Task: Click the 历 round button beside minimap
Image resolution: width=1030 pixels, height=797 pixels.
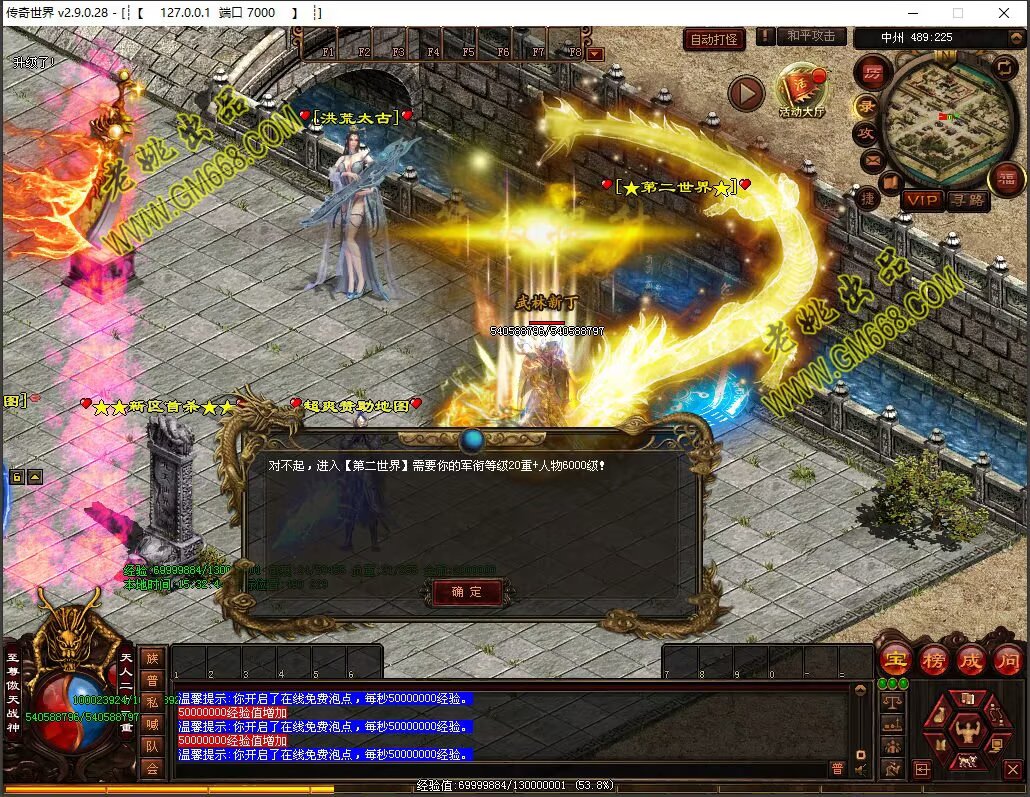Action: coord(872,73)
